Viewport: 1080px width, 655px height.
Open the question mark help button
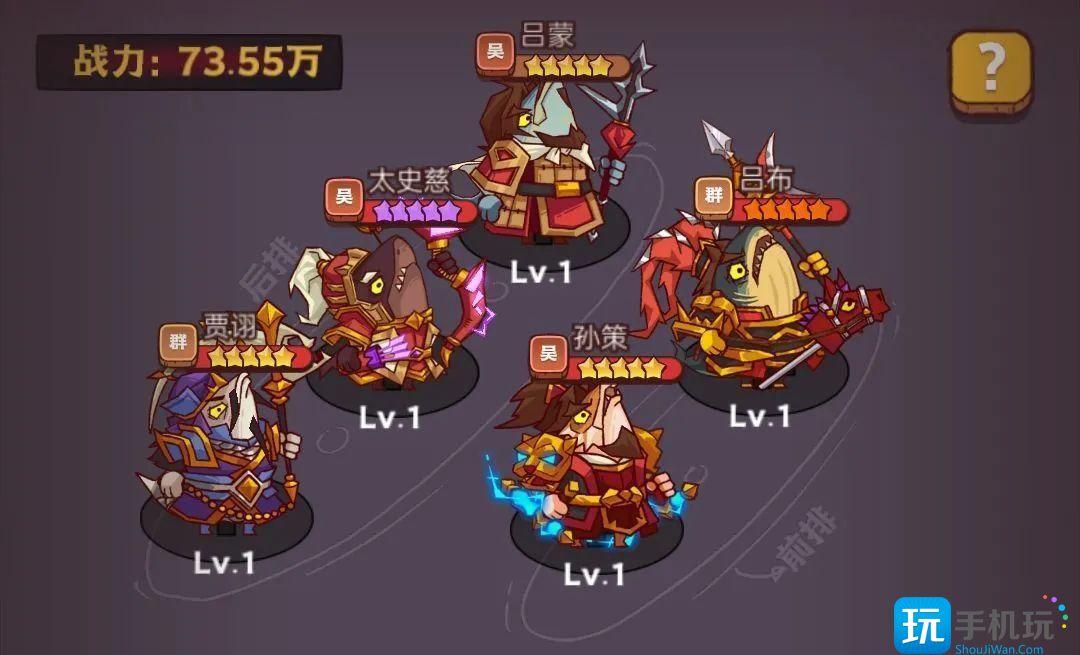(990, 72)
